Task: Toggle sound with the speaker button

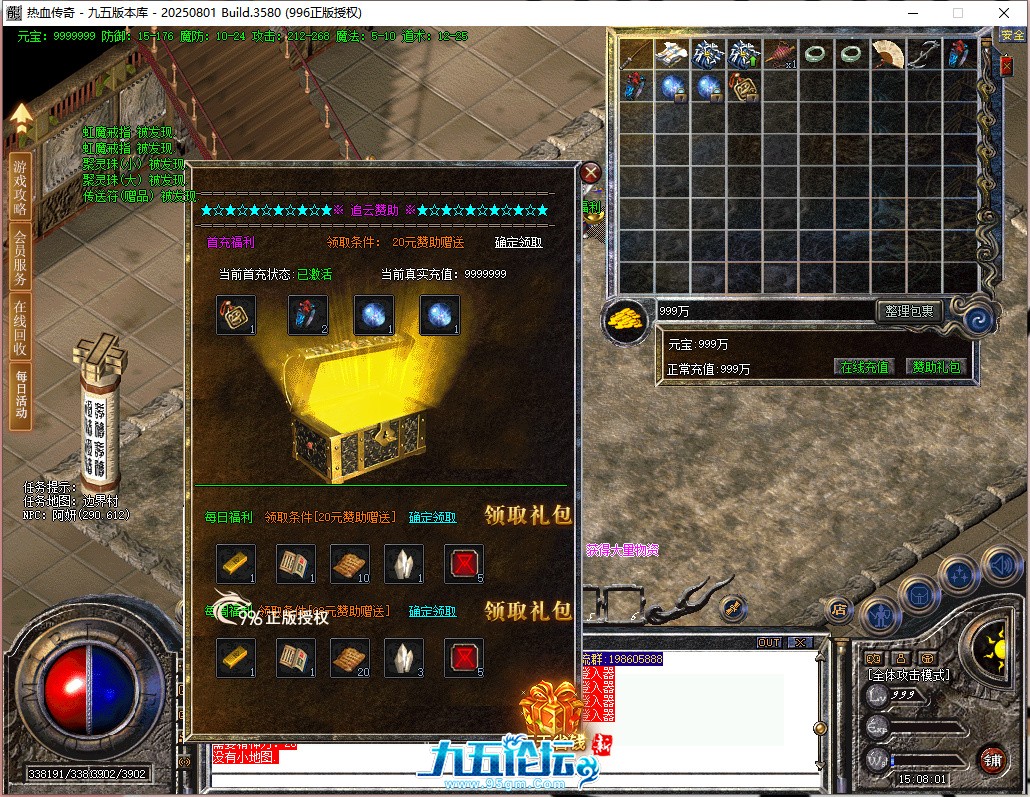Action: 999,565
